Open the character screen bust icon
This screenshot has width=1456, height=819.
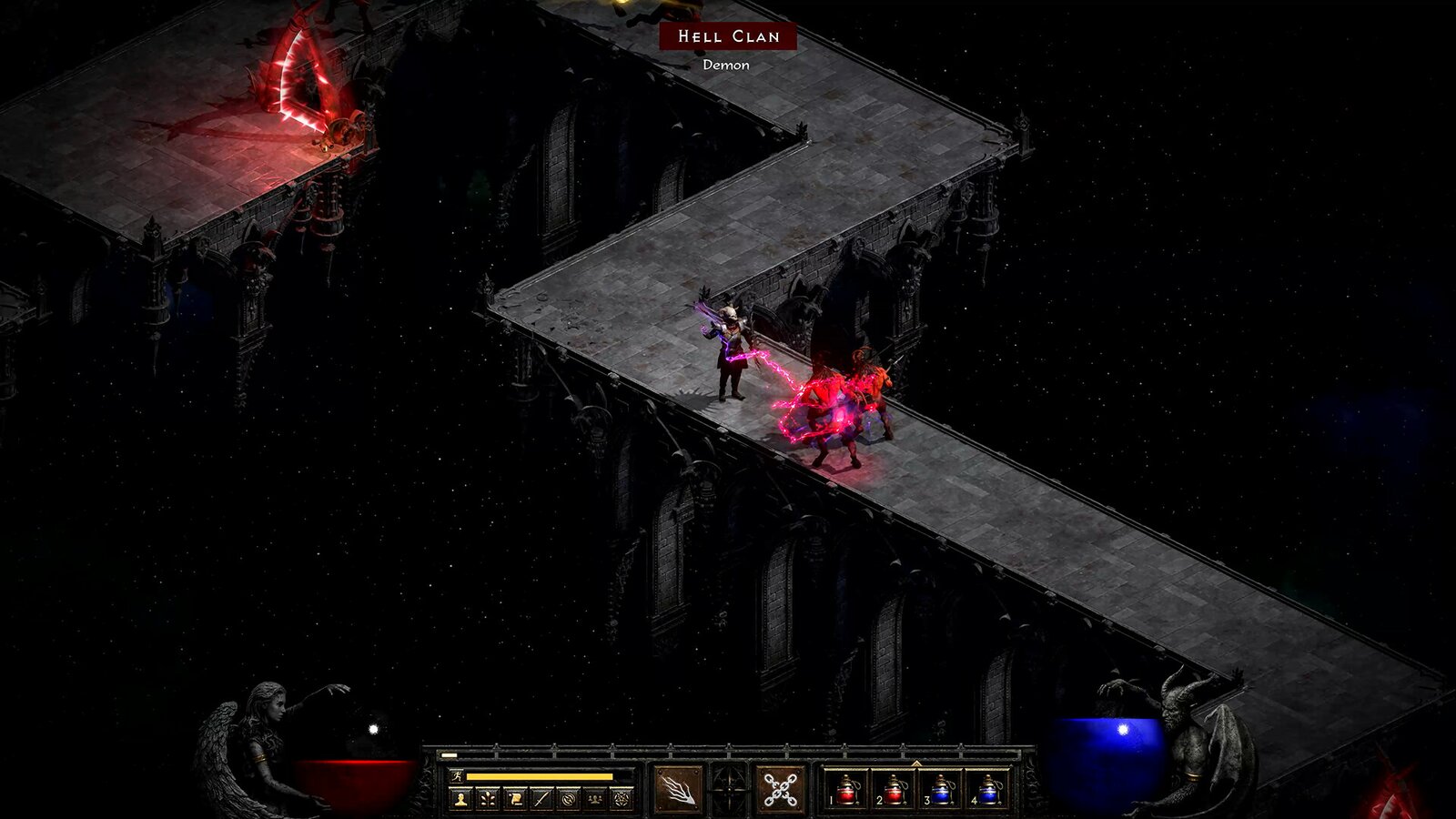pos(460,798)
